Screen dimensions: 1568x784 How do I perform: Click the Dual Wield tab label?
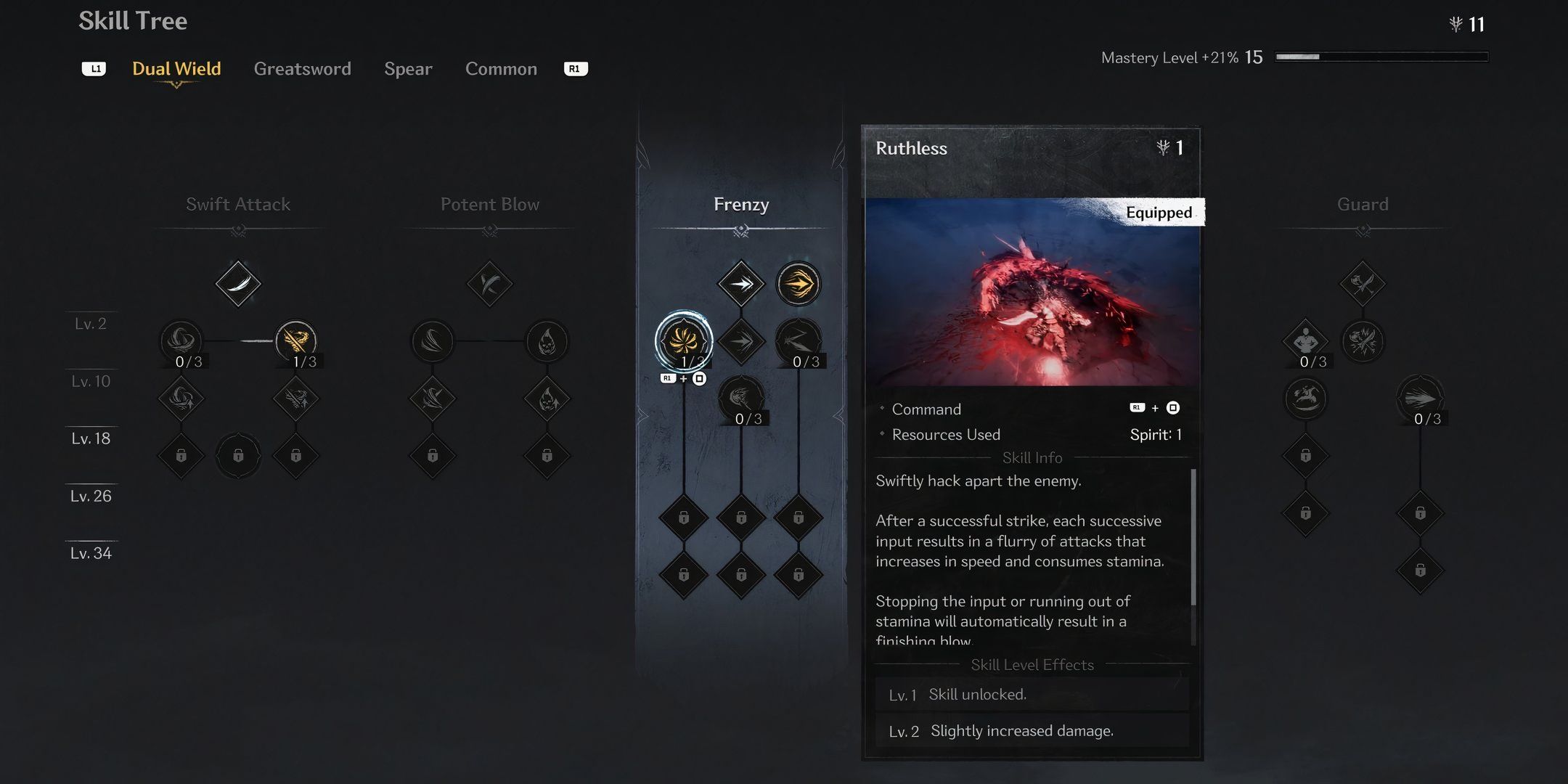coord(176,68)
